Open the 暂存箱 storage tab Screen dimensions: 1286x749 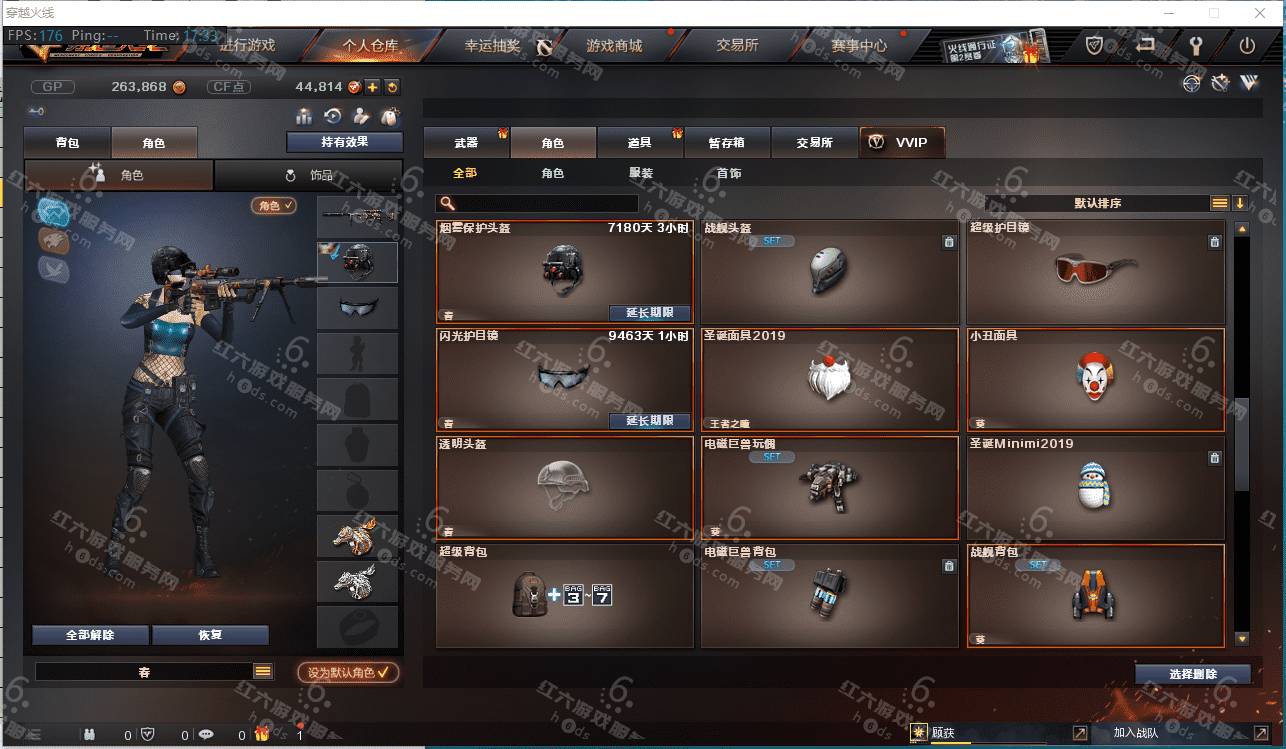coord(727,143)
